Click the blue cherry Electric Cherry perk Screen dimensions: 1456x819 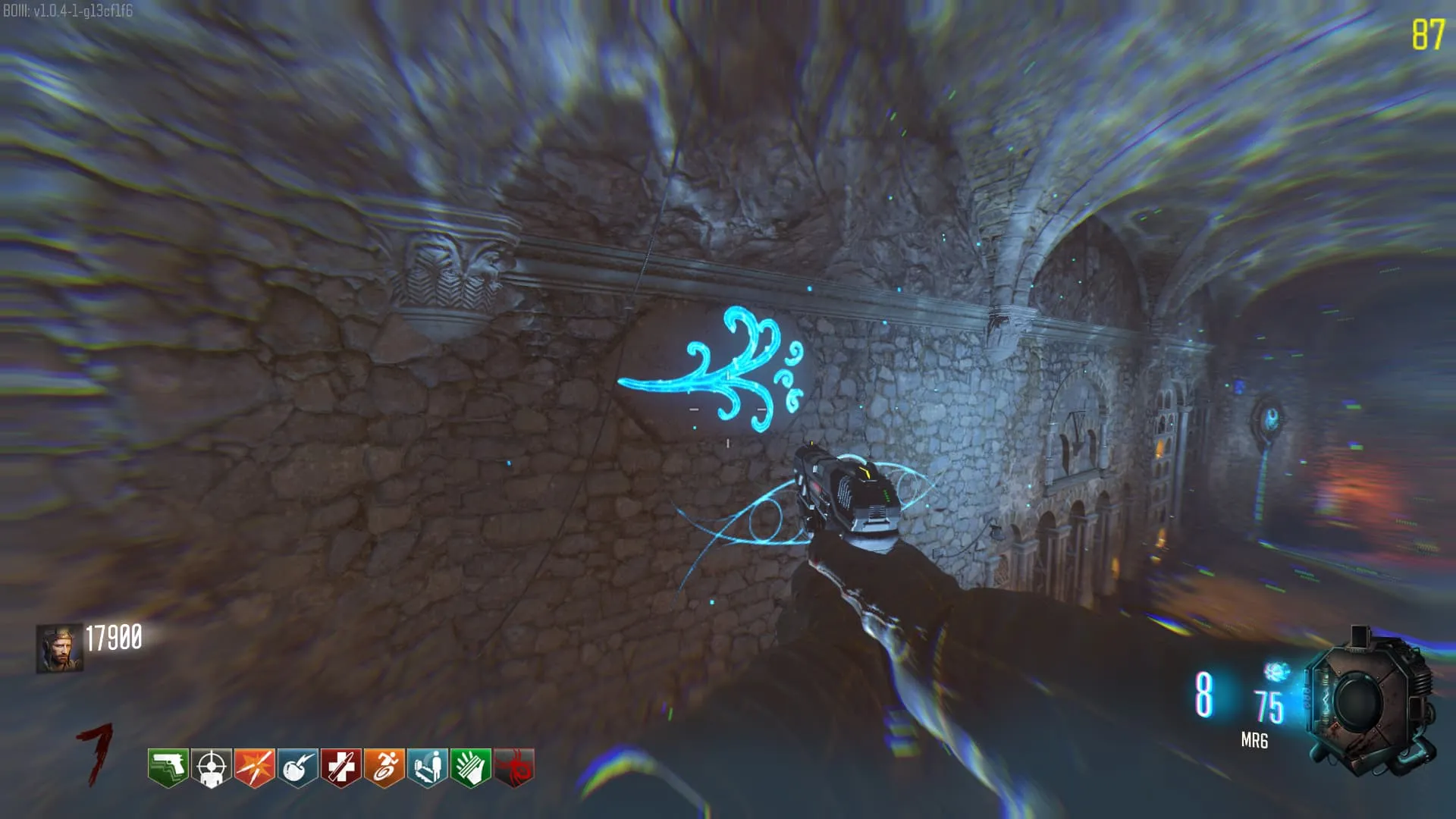297,767
